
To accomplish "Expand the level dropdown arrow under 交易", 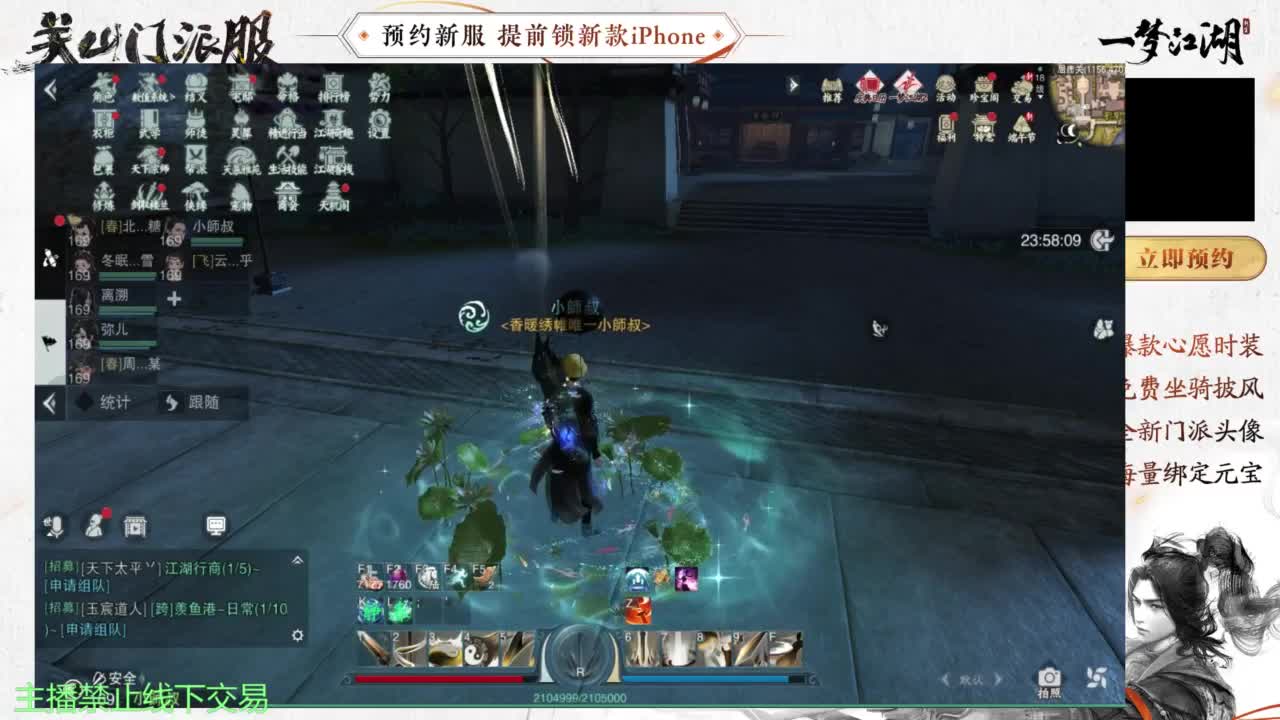I will tap(1040, 97).
